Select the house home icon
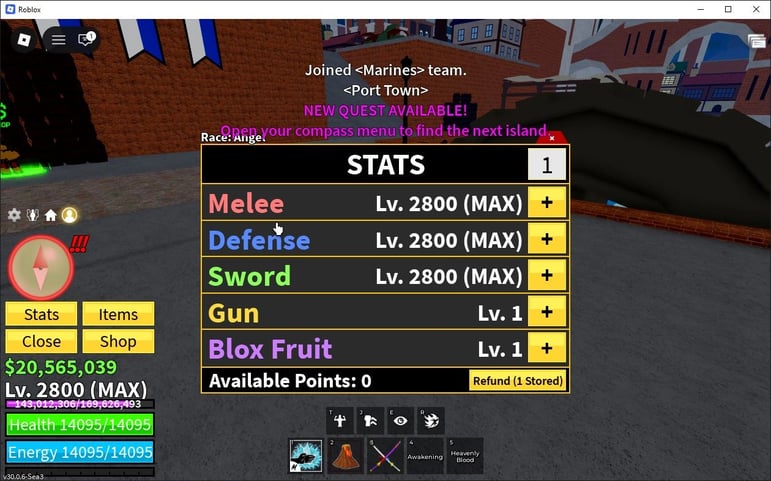This screenshot has height=481, width=771. coord(50,215)
